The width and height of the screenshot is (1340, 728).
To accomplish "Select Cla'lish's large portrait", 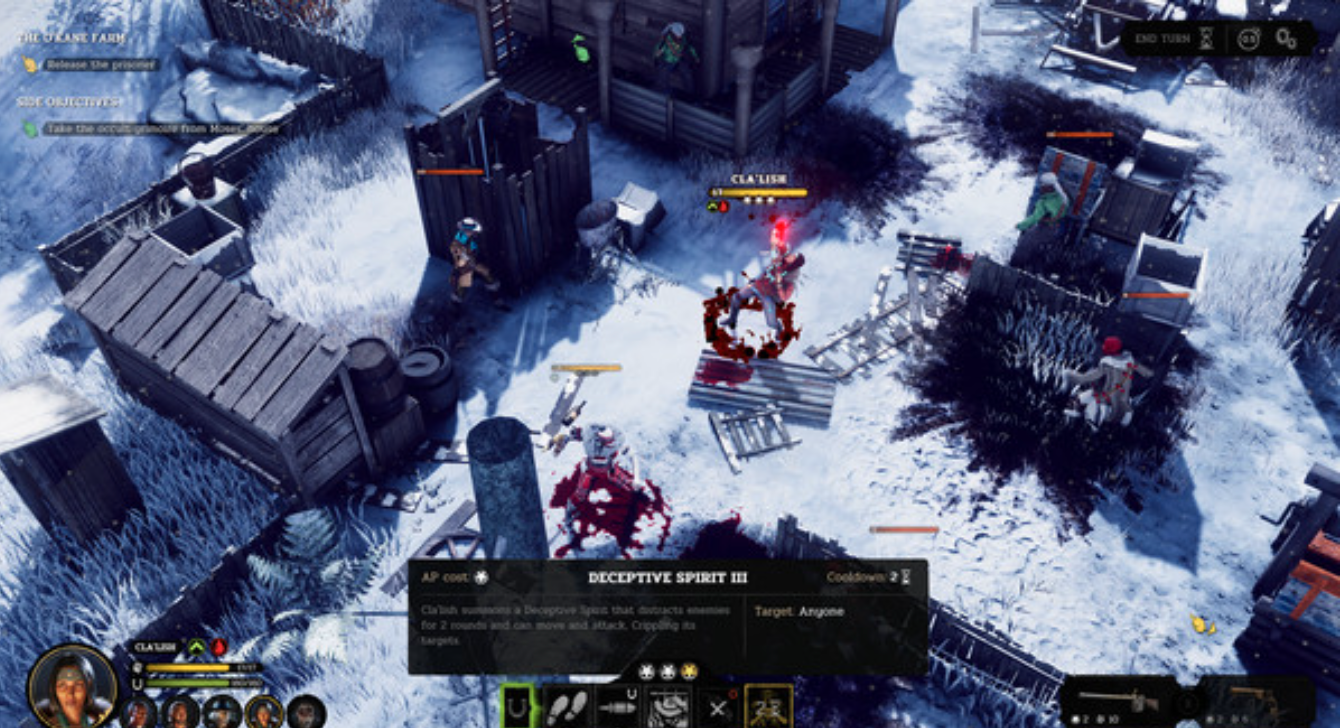I will point(72,685).
